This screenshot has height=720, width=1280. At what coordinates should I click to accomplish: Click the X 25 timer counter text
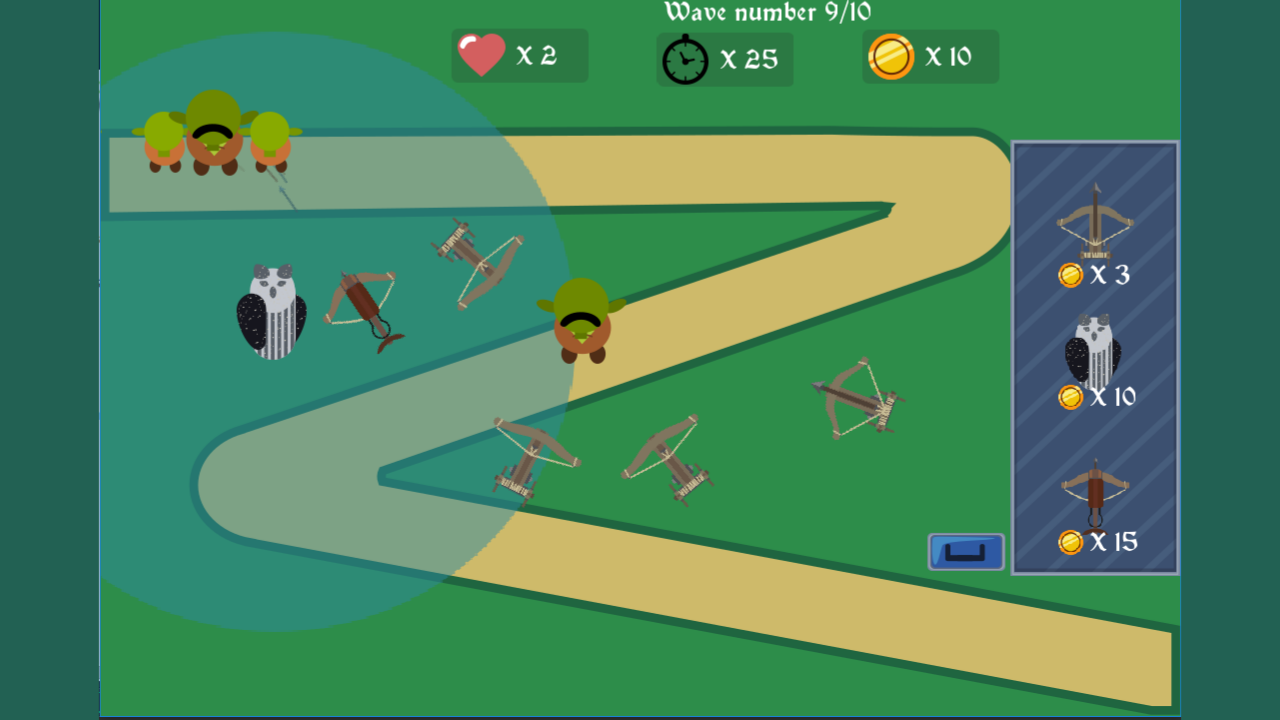coord(747,60)
